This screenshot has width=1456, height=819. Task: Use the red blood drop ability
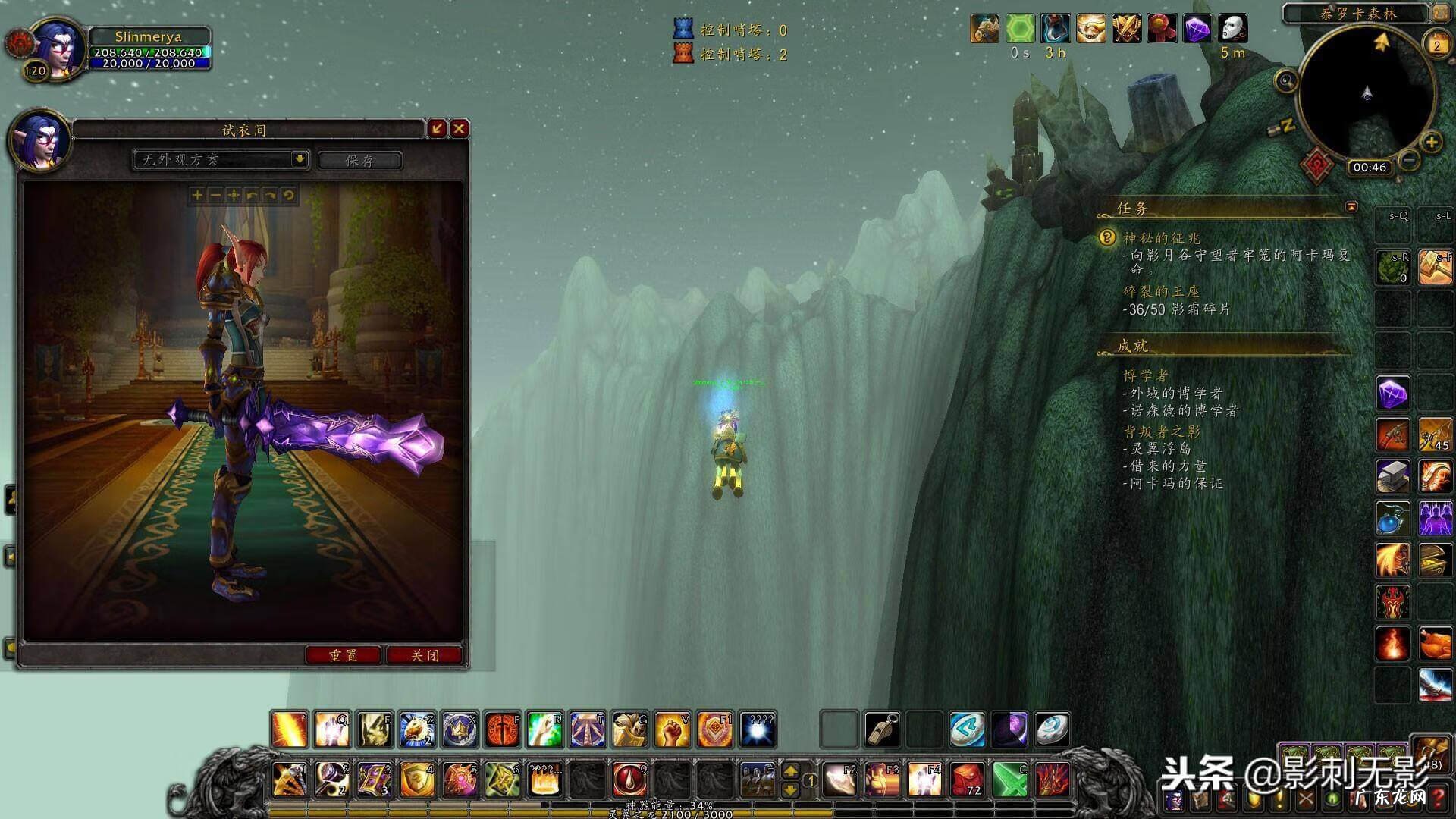[629, 779]
